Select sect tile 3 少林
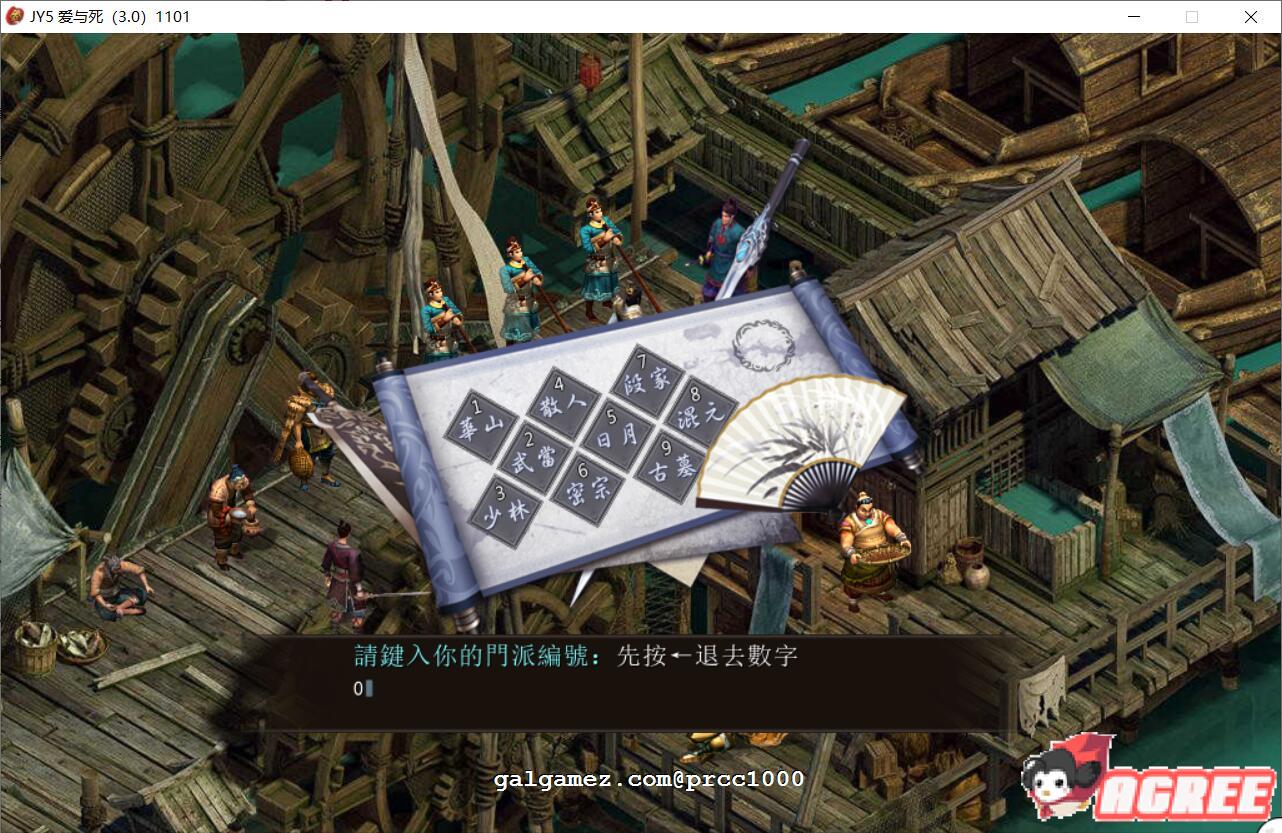The height and width of the screenshot is (833, 1282). pyautogui.click(x=505, y=512)
